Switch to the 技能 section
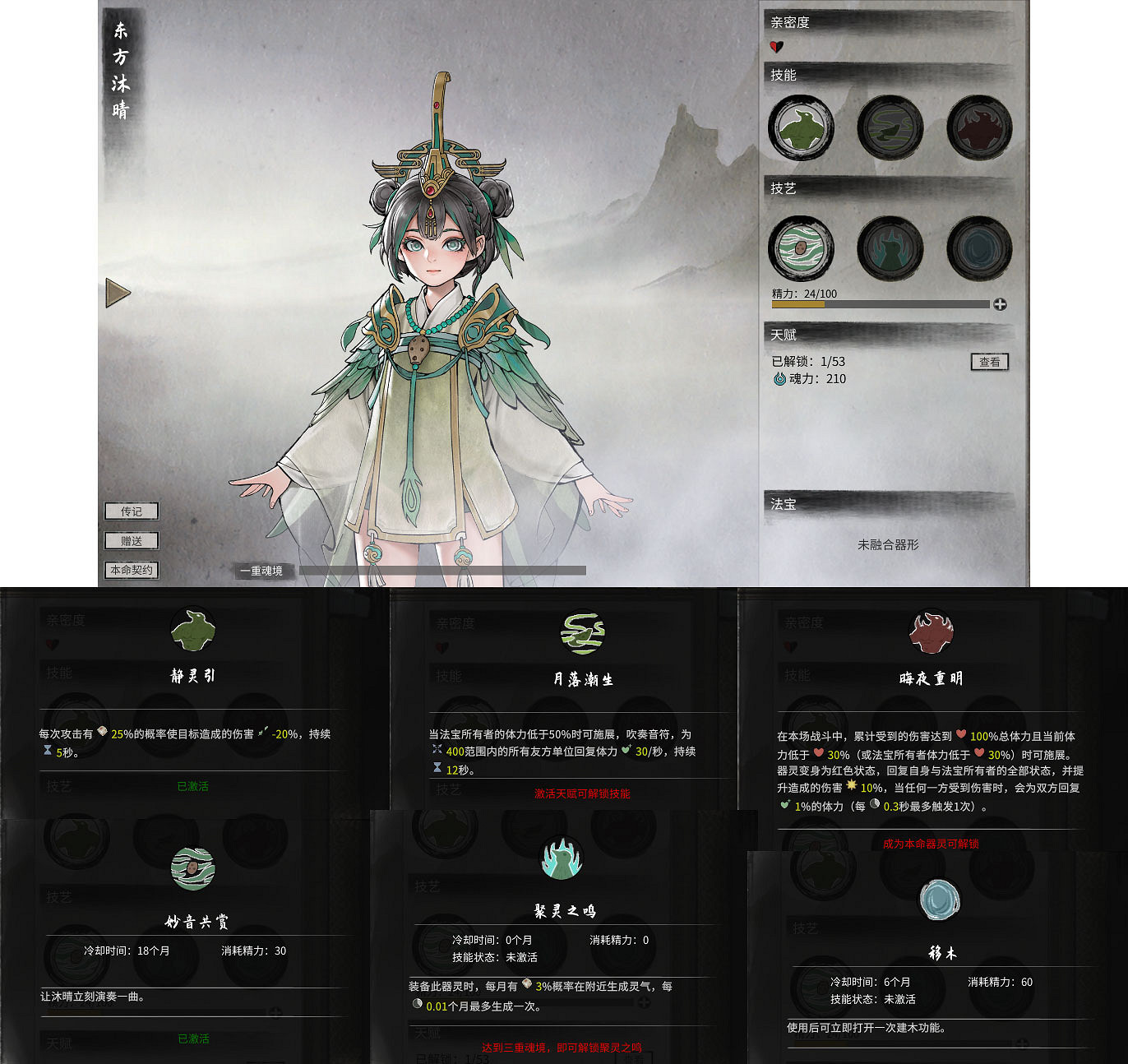Screen dimensions: 1128x1064 783,74
